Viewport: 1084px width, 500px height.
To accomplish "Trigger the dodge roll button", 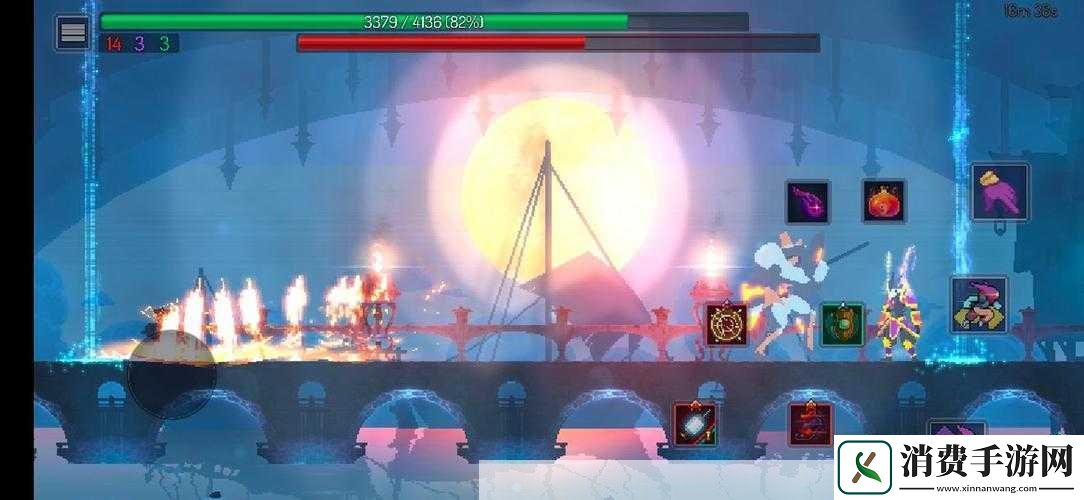I will (979, 305).
